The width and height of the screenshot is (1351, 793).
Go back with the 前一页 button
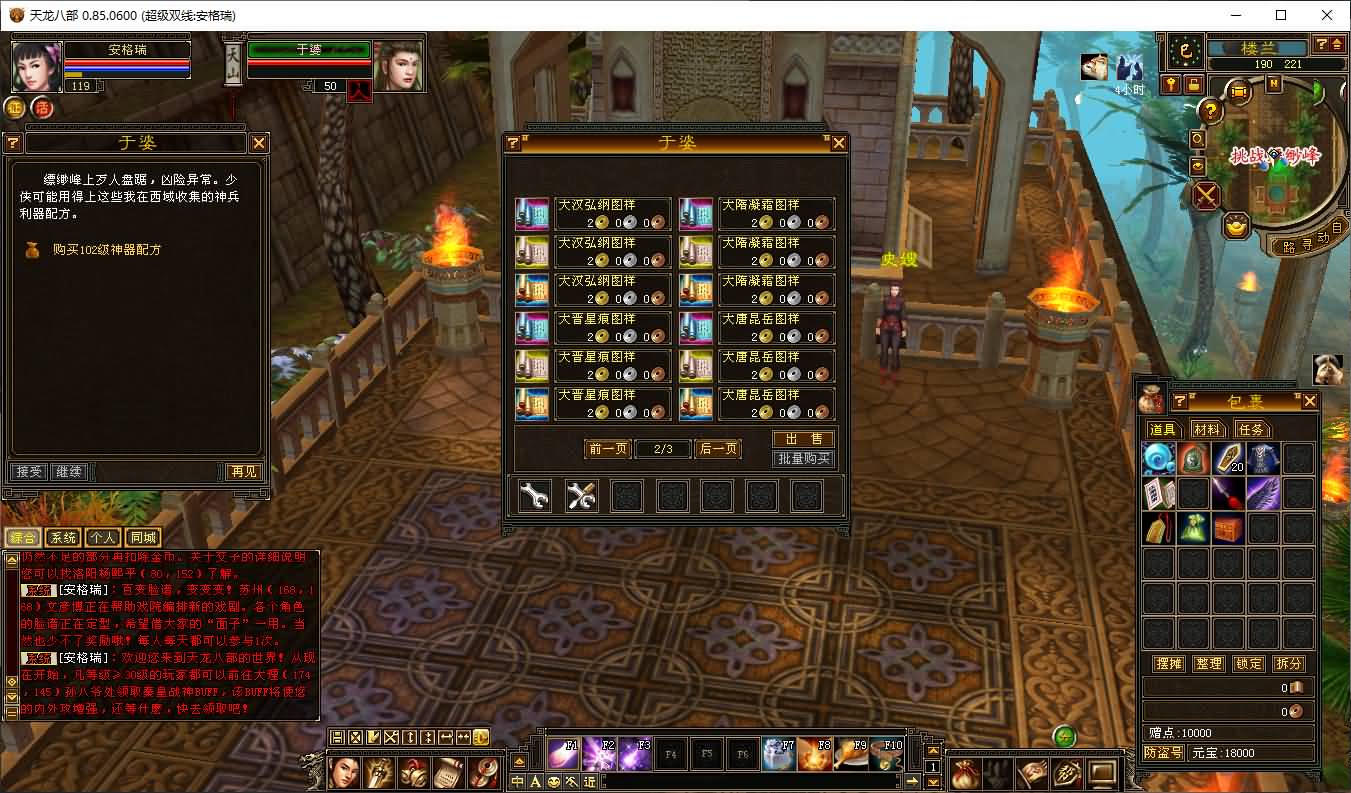click(607, 449)
